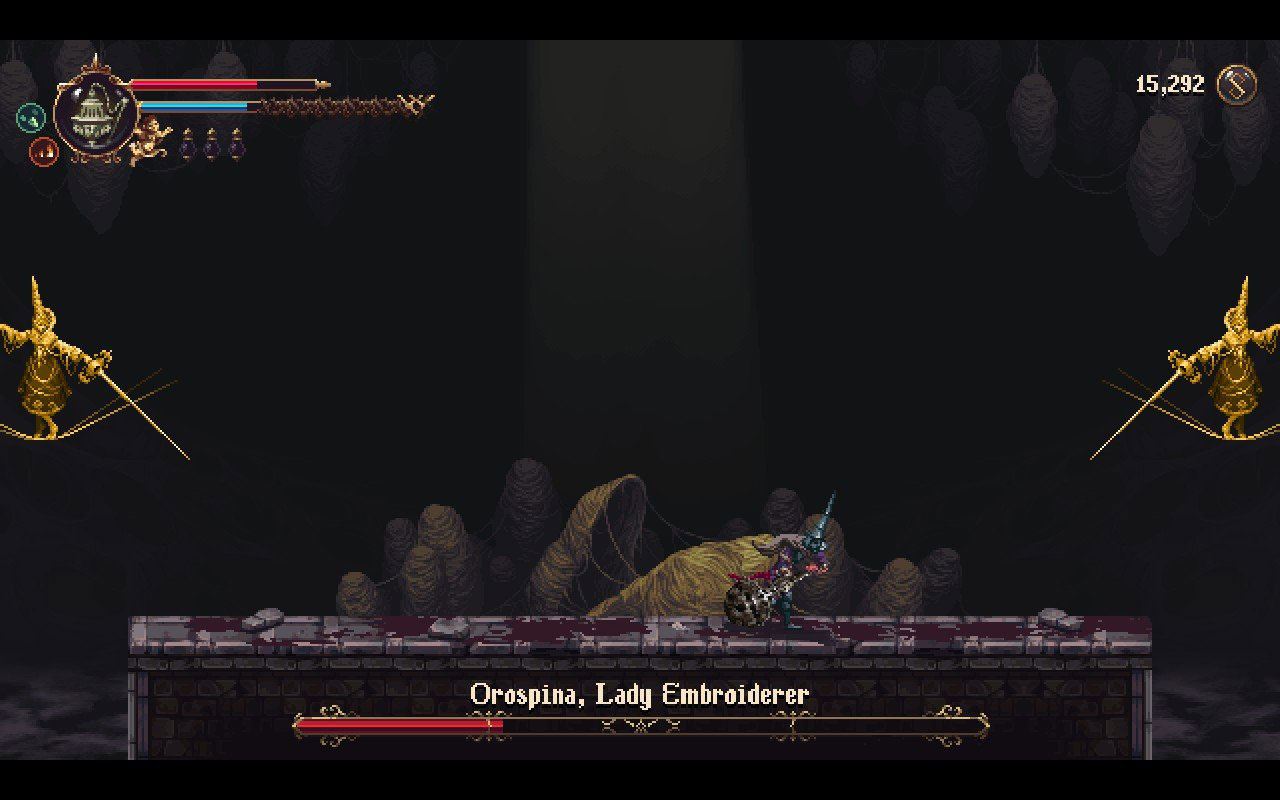The width and height of the screenshot is (1280, 800).
Task: Click the Tears of Atonement currency icon
Action: (x=1237, y=84)
